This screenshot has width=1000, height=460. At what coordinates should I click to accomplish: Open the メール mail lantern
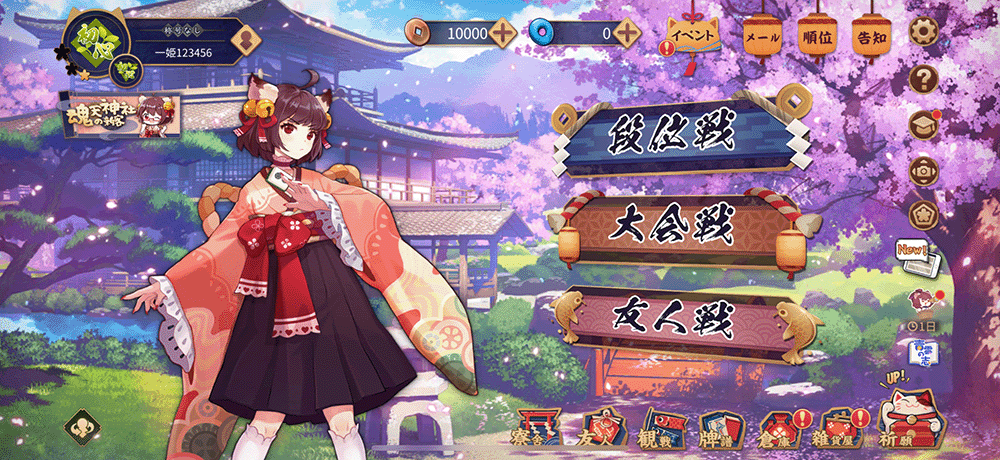(763, 36)
